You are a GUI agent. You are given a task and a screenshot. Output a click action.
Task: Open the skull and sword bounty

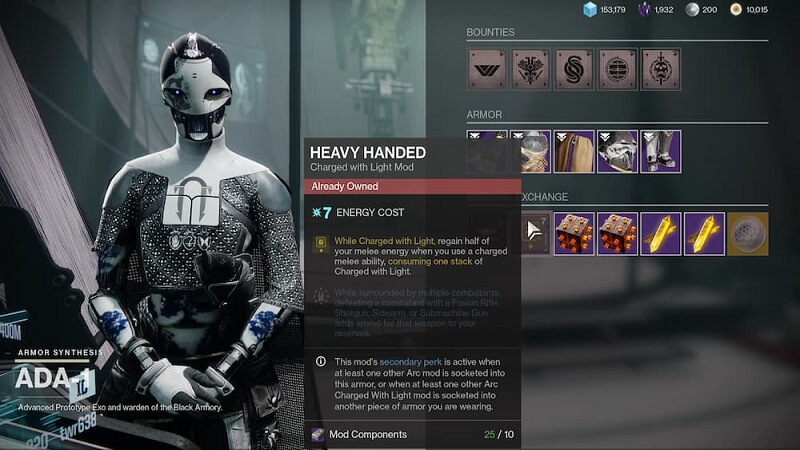click(660, 69)
